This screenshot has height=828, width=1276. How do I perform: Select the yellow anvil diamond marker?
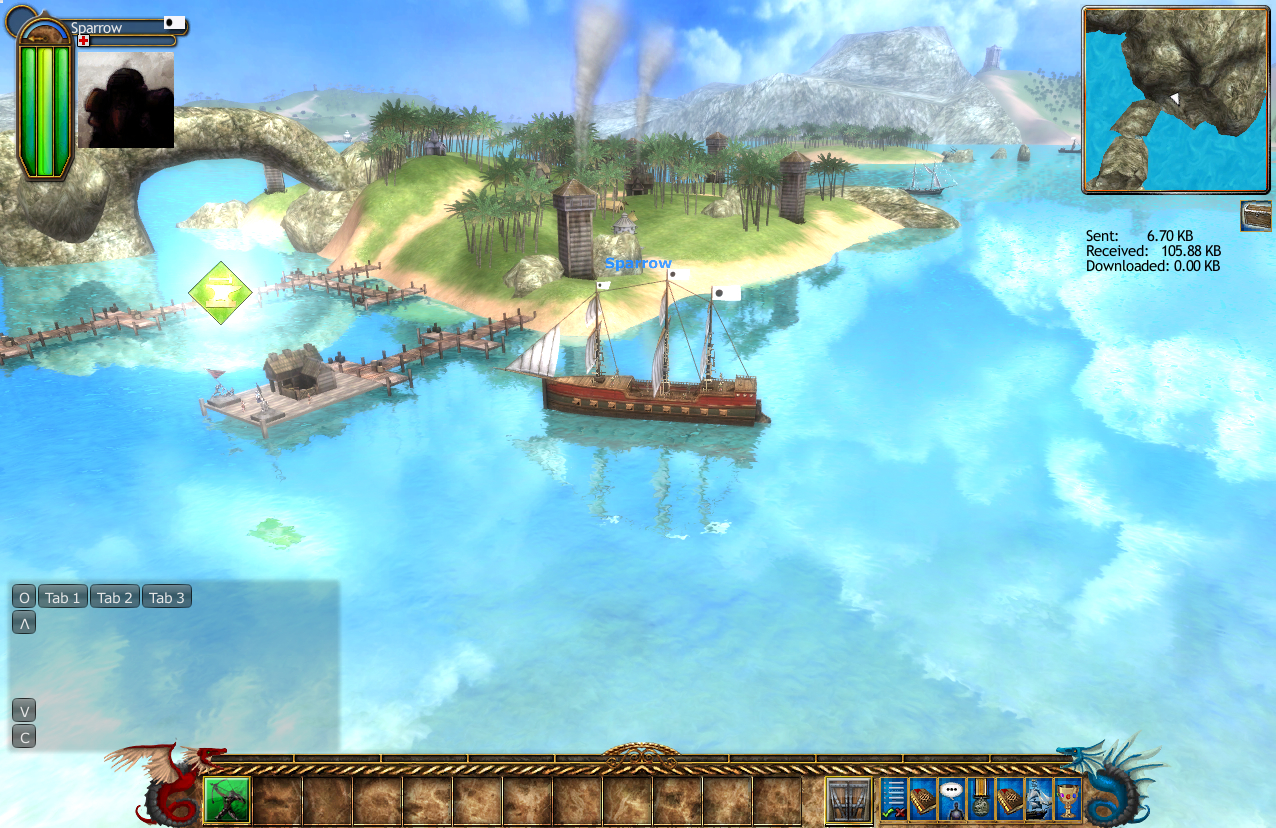click(220, 293)
